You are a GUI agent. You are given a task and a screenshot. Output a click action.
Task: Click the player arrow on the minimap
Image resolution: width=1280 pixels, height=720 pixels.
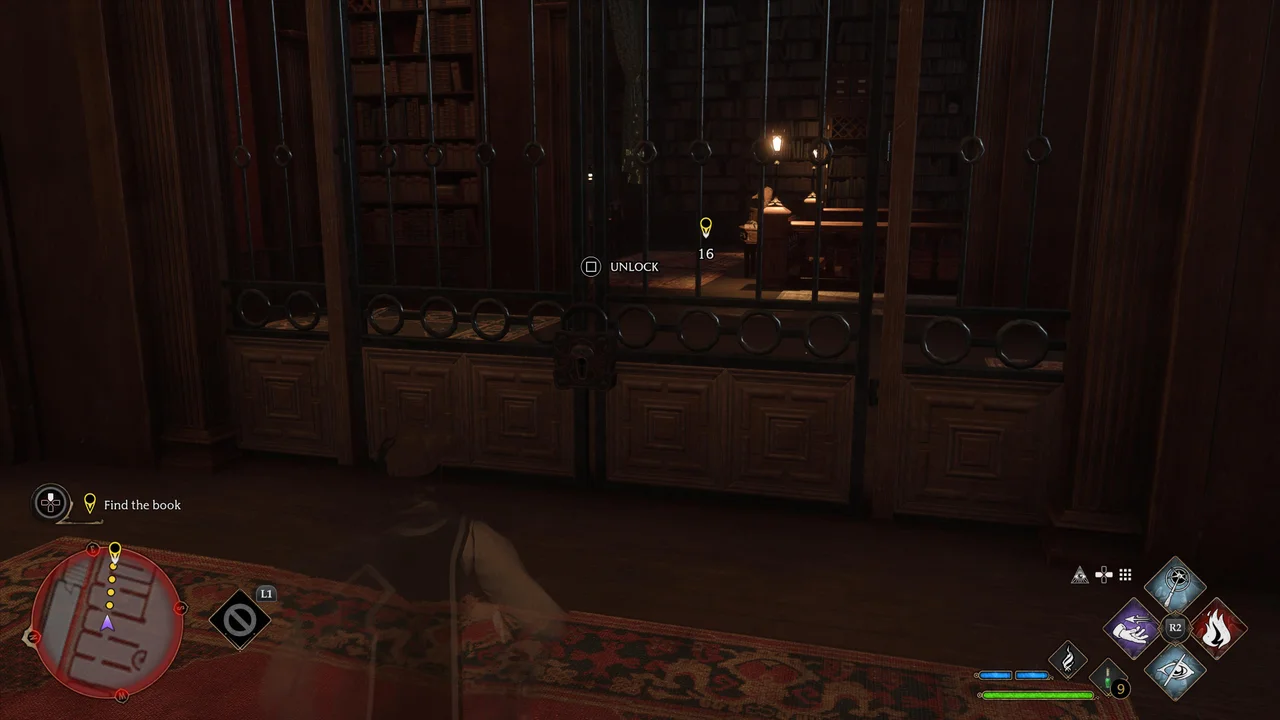coord(107,622)
